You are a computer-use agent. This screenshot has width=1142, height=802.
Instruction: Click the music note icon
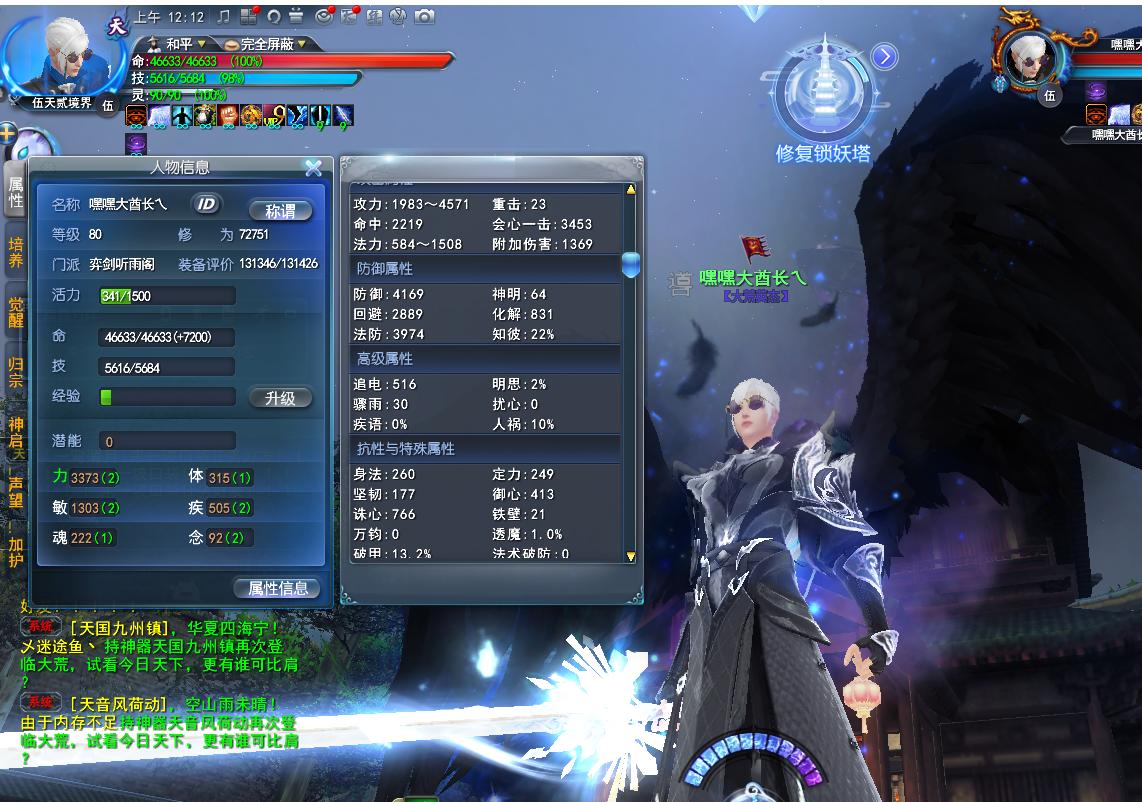pos(223,17)
